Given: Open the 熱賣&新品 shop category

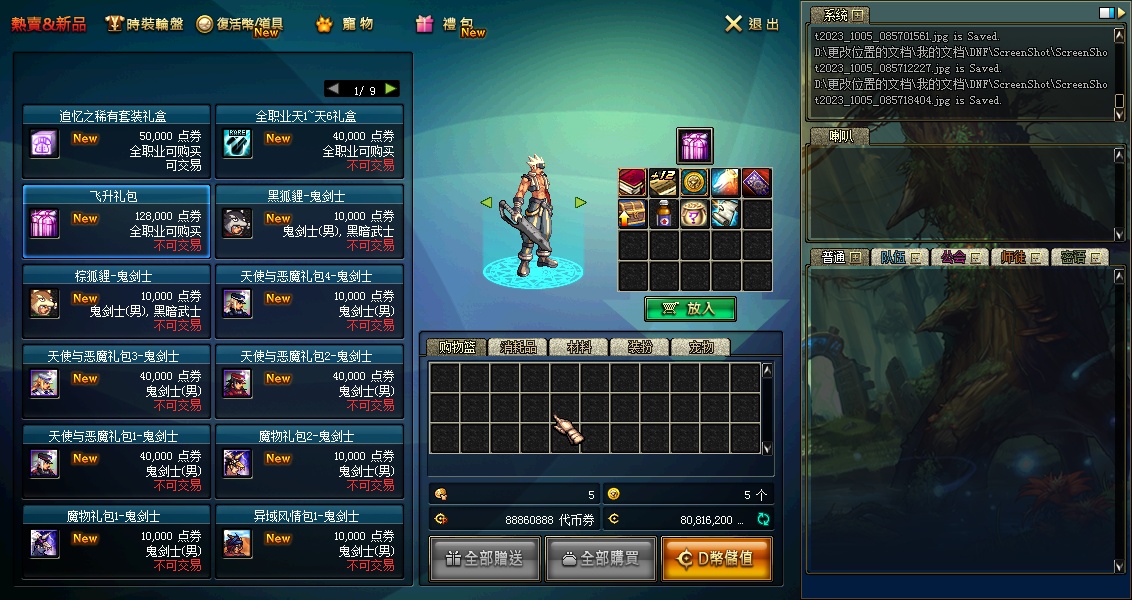Looking at the screenshot, I should click(x=49, y=24).
